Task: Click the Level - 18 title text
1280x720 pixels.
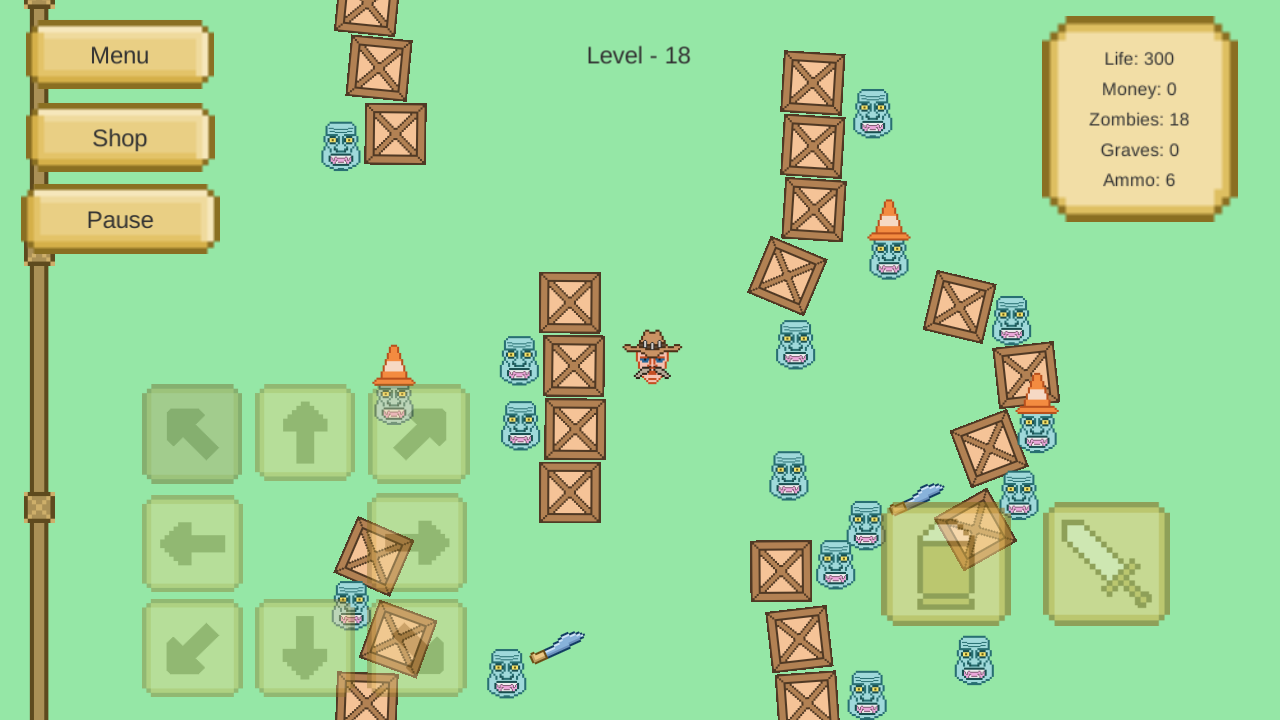Action: [x=638, y=56]
